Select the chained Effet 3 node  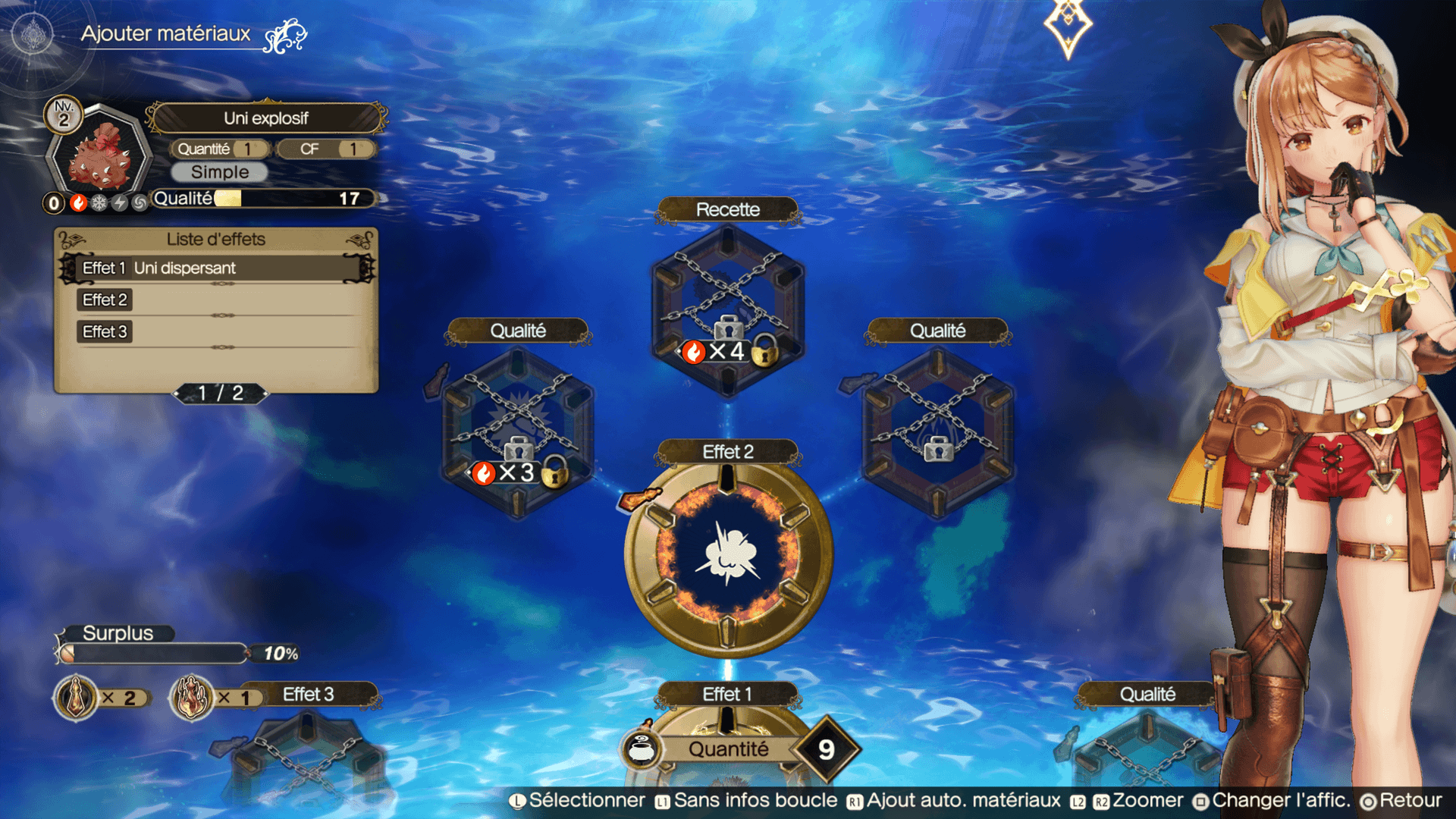click(307, 752)
